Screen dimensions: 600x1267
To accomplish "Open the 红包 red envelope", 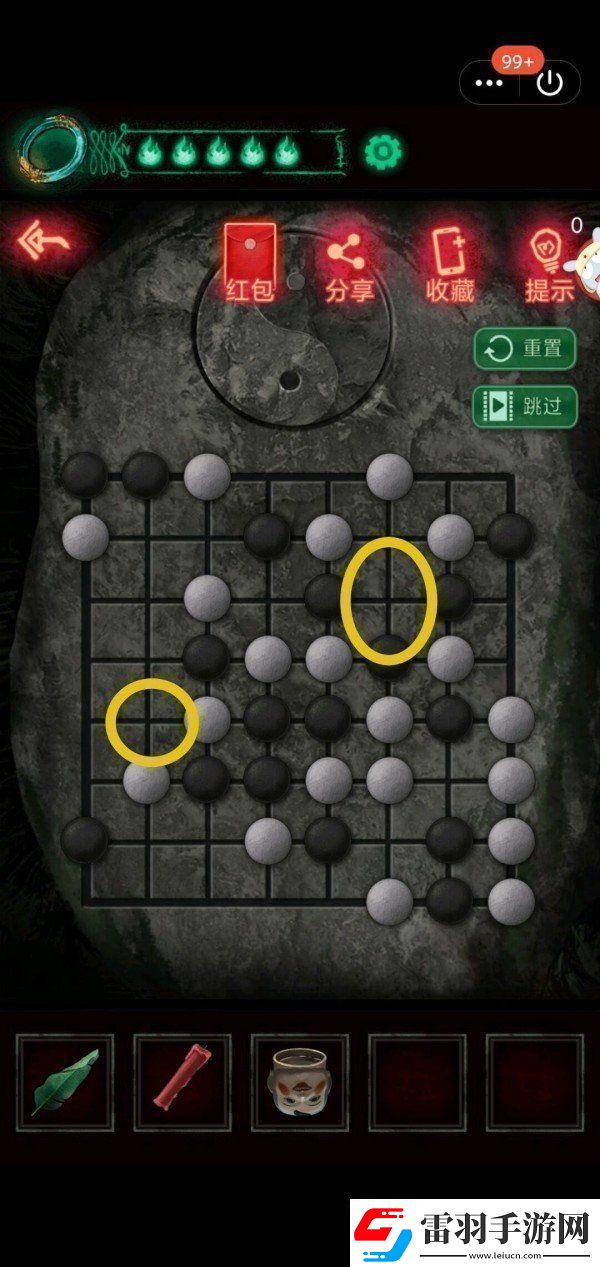I will [x=250, y=262].
